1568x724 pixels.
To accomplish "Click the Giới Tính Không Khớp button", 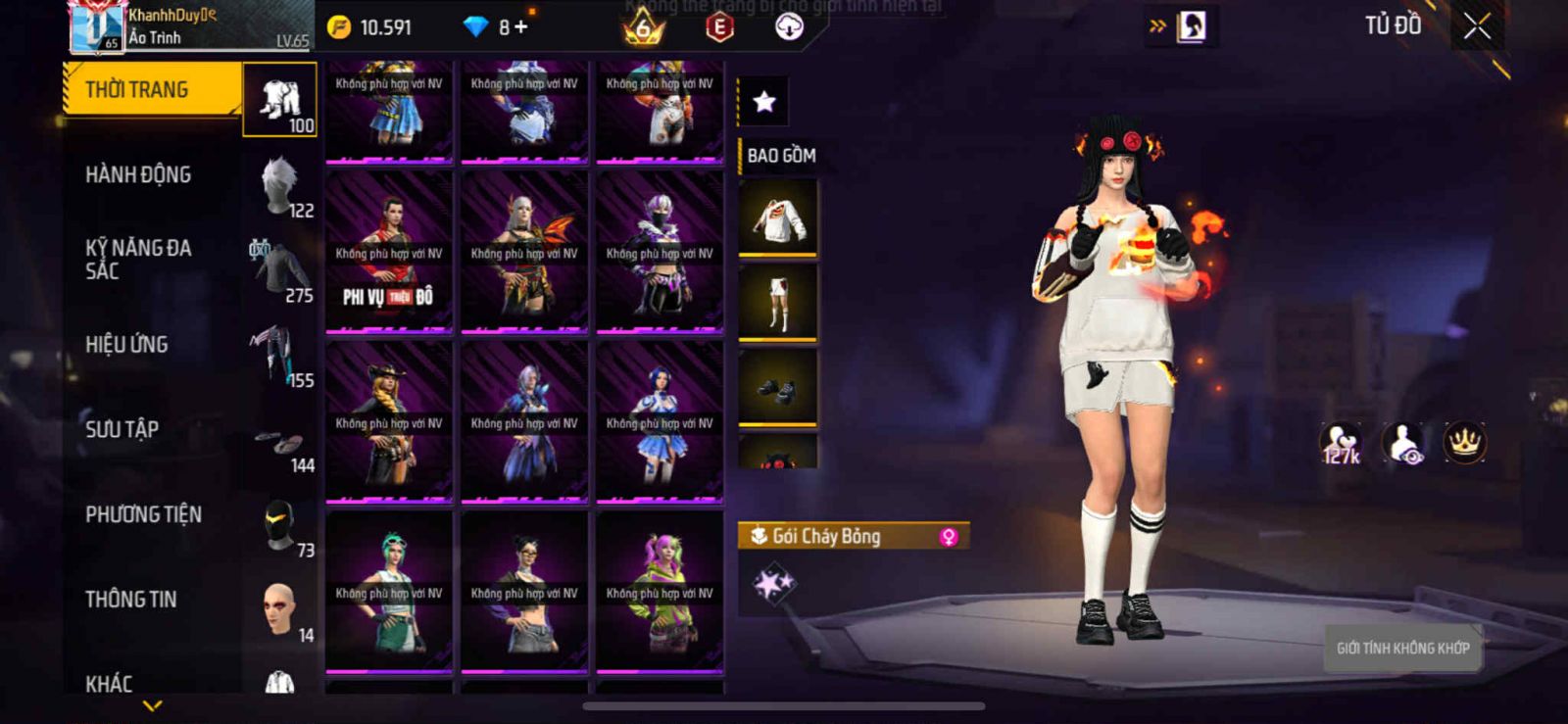I will click(1402, 648).
